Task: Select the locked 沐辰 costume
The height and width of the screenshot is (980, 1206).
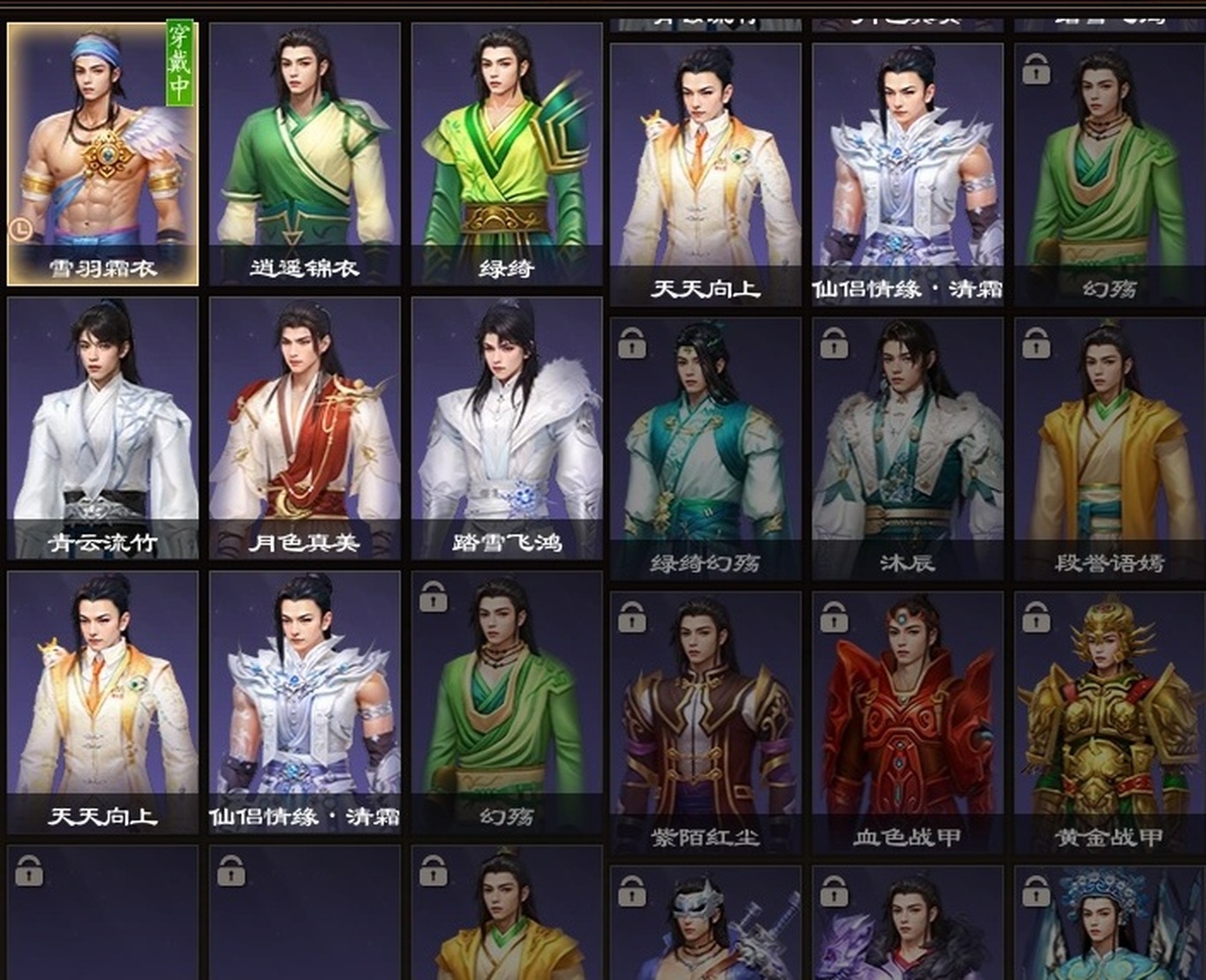Action: tap(908, 449)
